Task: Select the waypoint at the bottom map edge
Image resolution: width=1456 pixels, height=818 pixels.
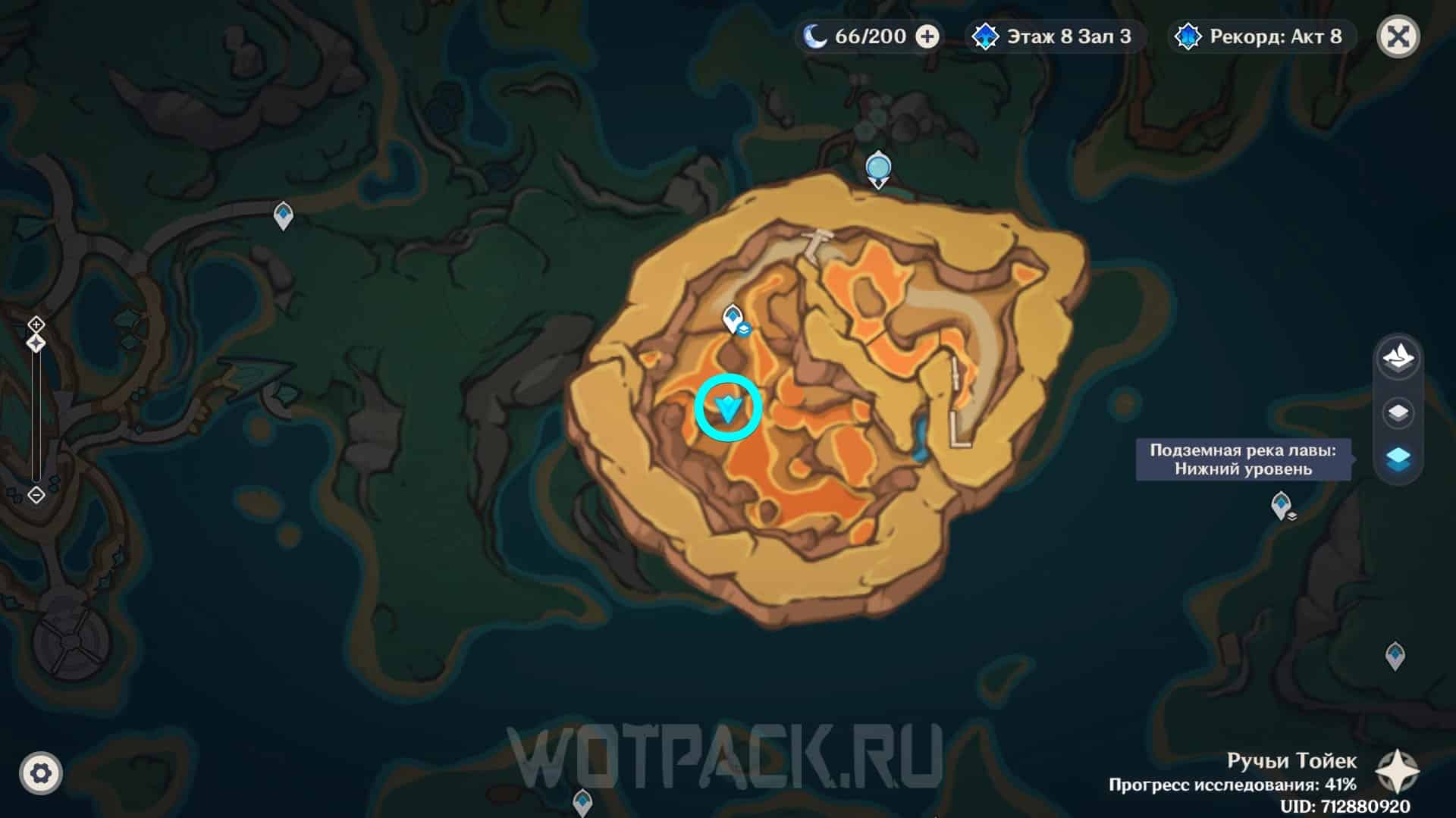Action: tap(582, 801)
